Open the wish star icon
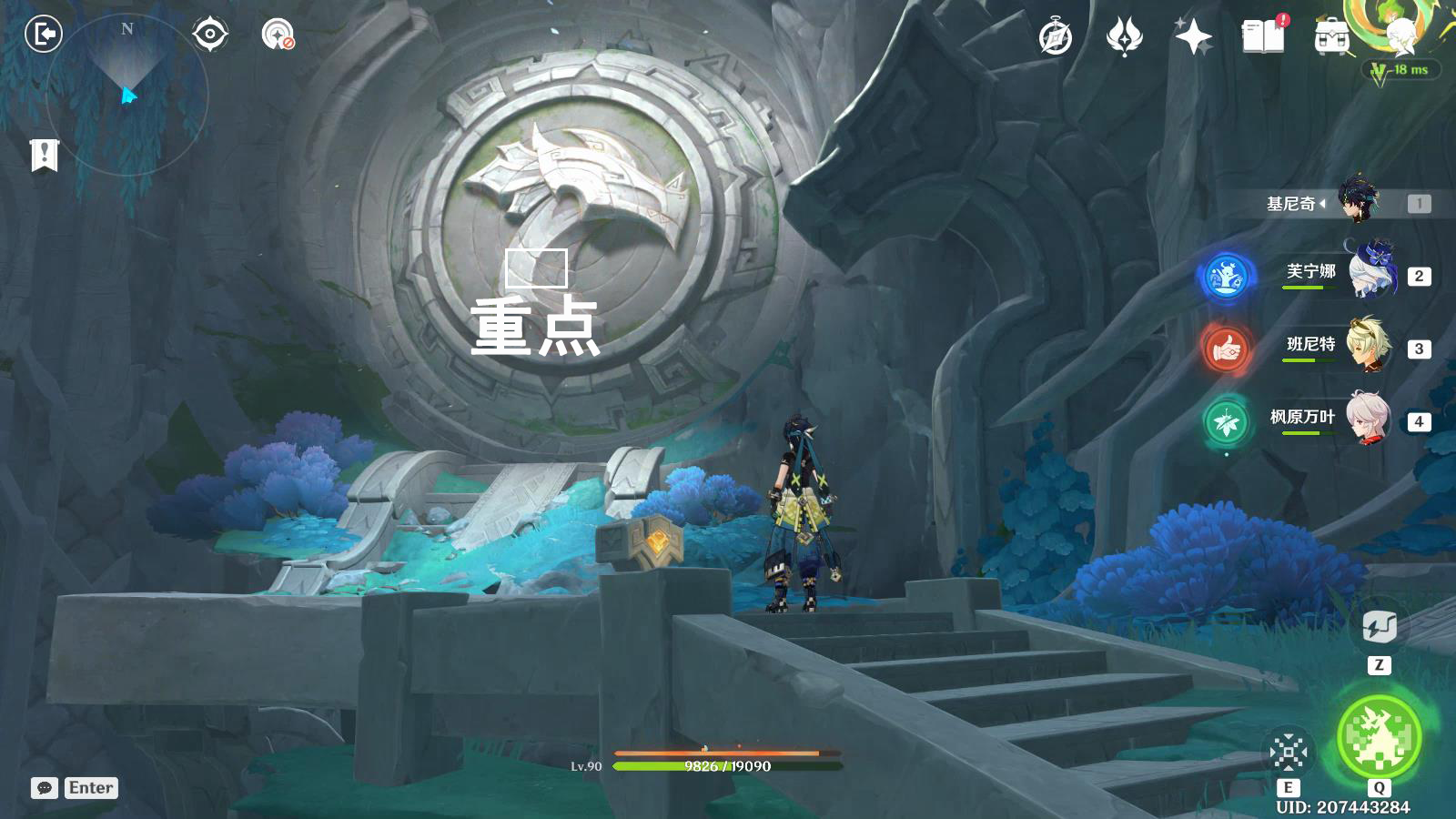Viewport: 1456px width, 819px height. 1193,37
